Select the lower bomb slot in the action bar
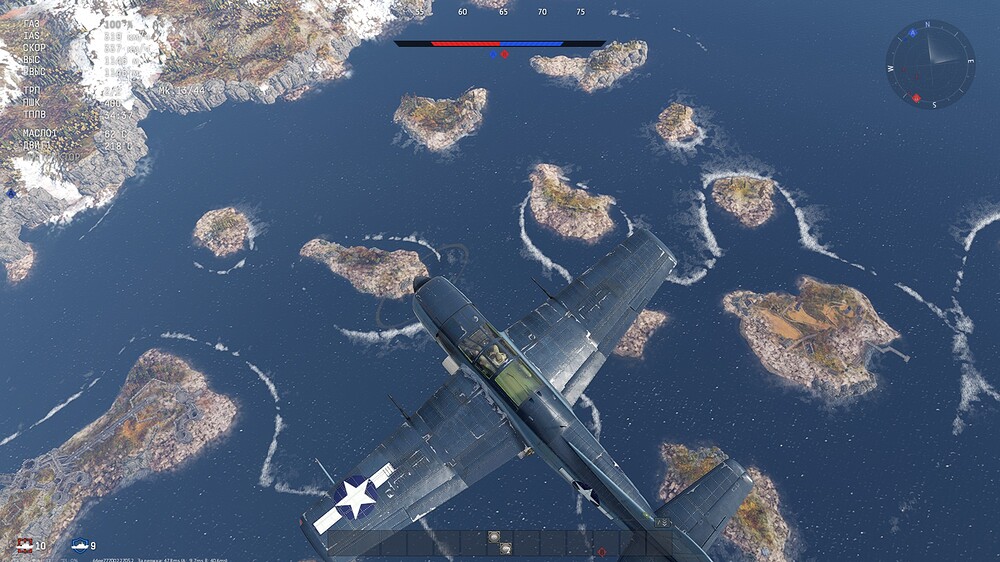1000x562 pixels. click(504, 548)
